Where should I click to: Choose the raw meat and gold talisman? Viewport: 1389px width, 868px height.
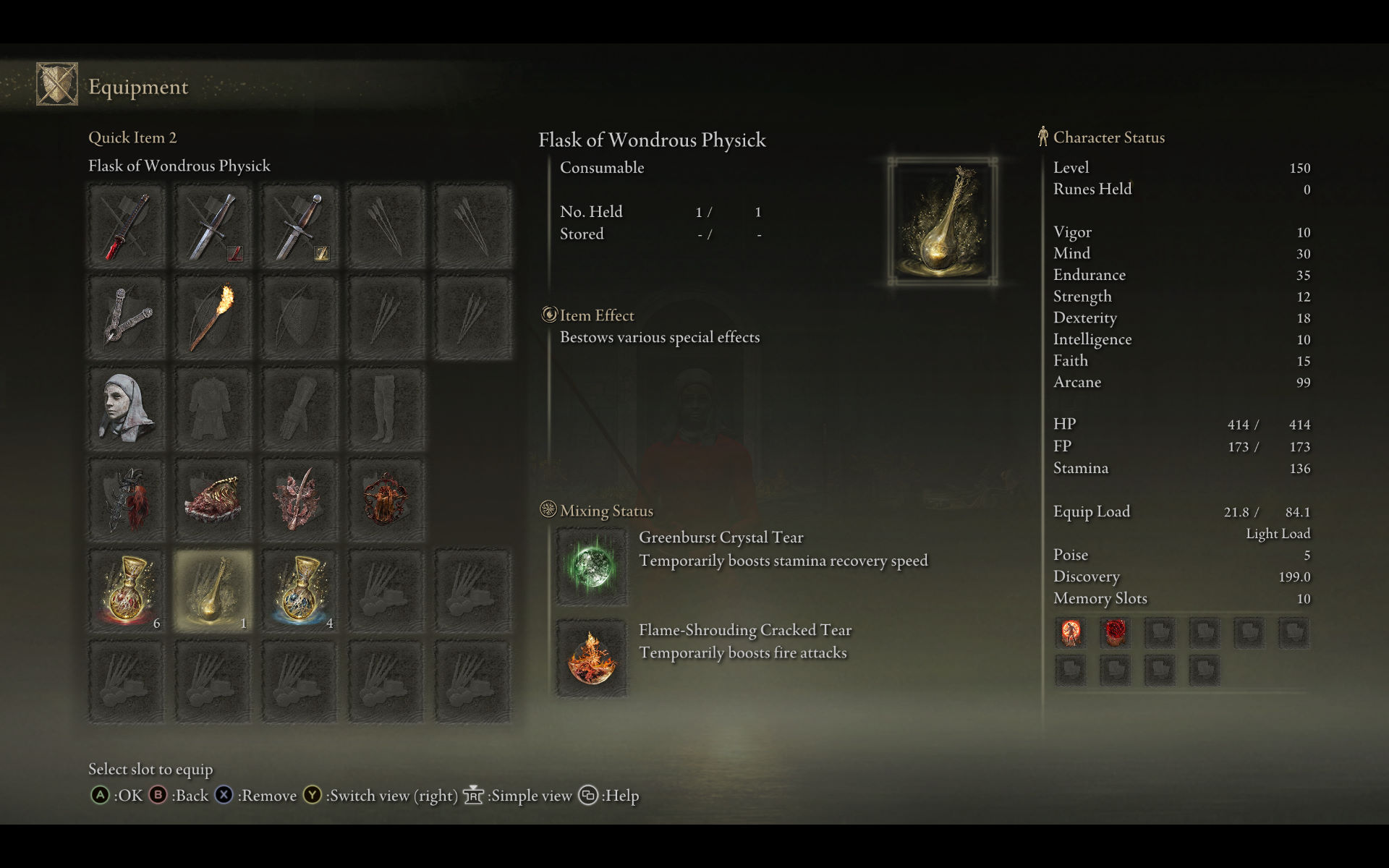click(x=213, y=501)
